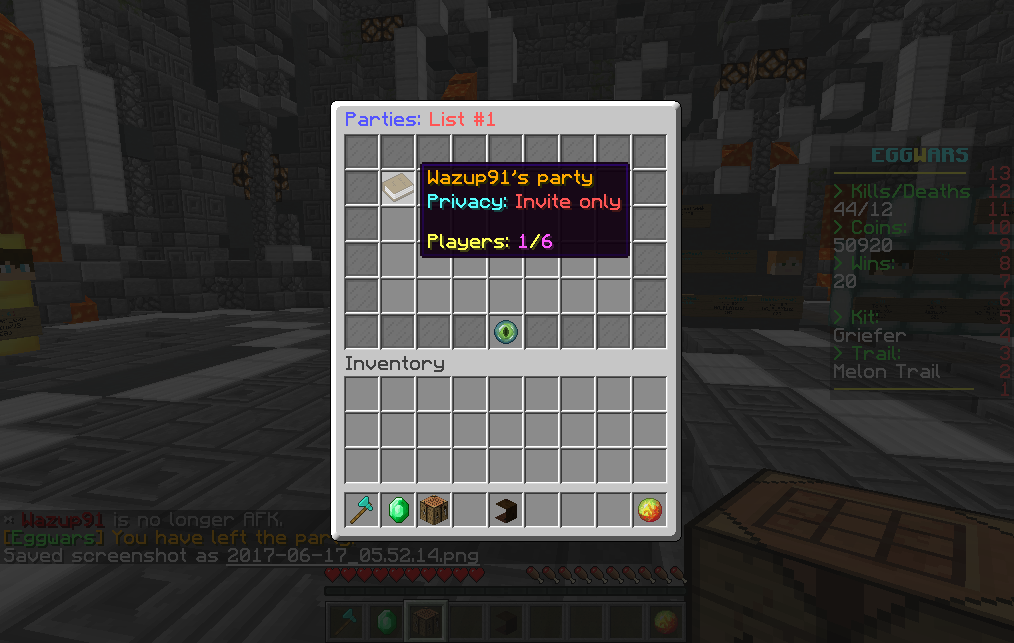Choose the crafting table slot

434,511
